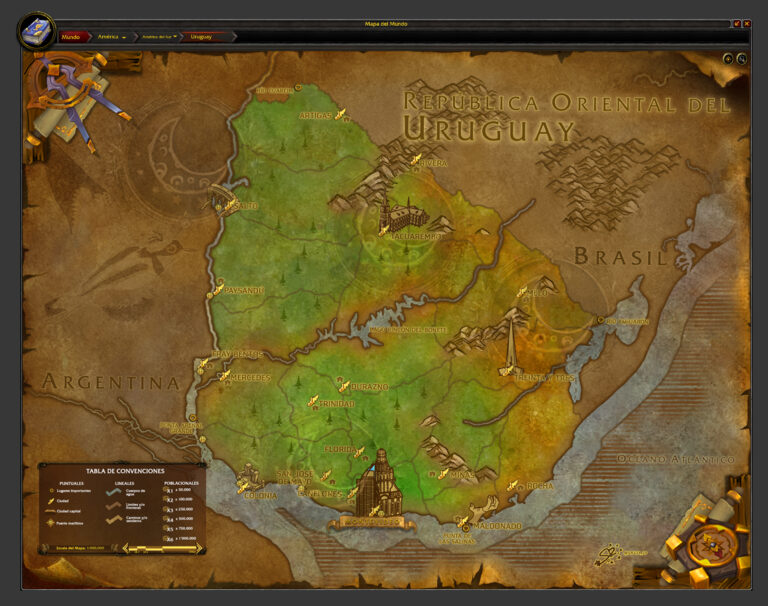Minimize the world map window
Viewport: 768px width, 606px height.
pos(737,23)
